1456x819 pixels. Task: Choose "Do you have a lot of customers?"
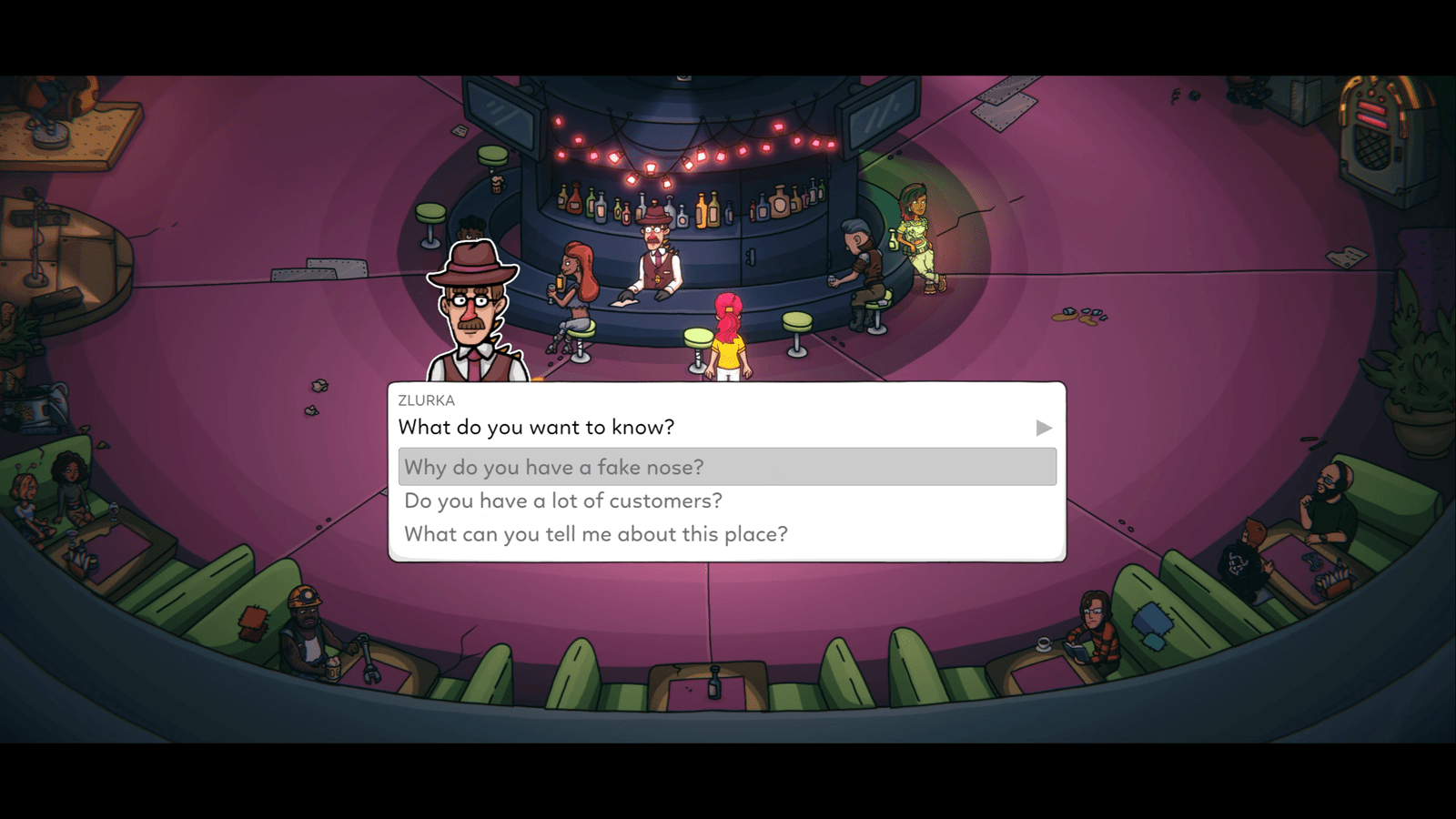562,500
